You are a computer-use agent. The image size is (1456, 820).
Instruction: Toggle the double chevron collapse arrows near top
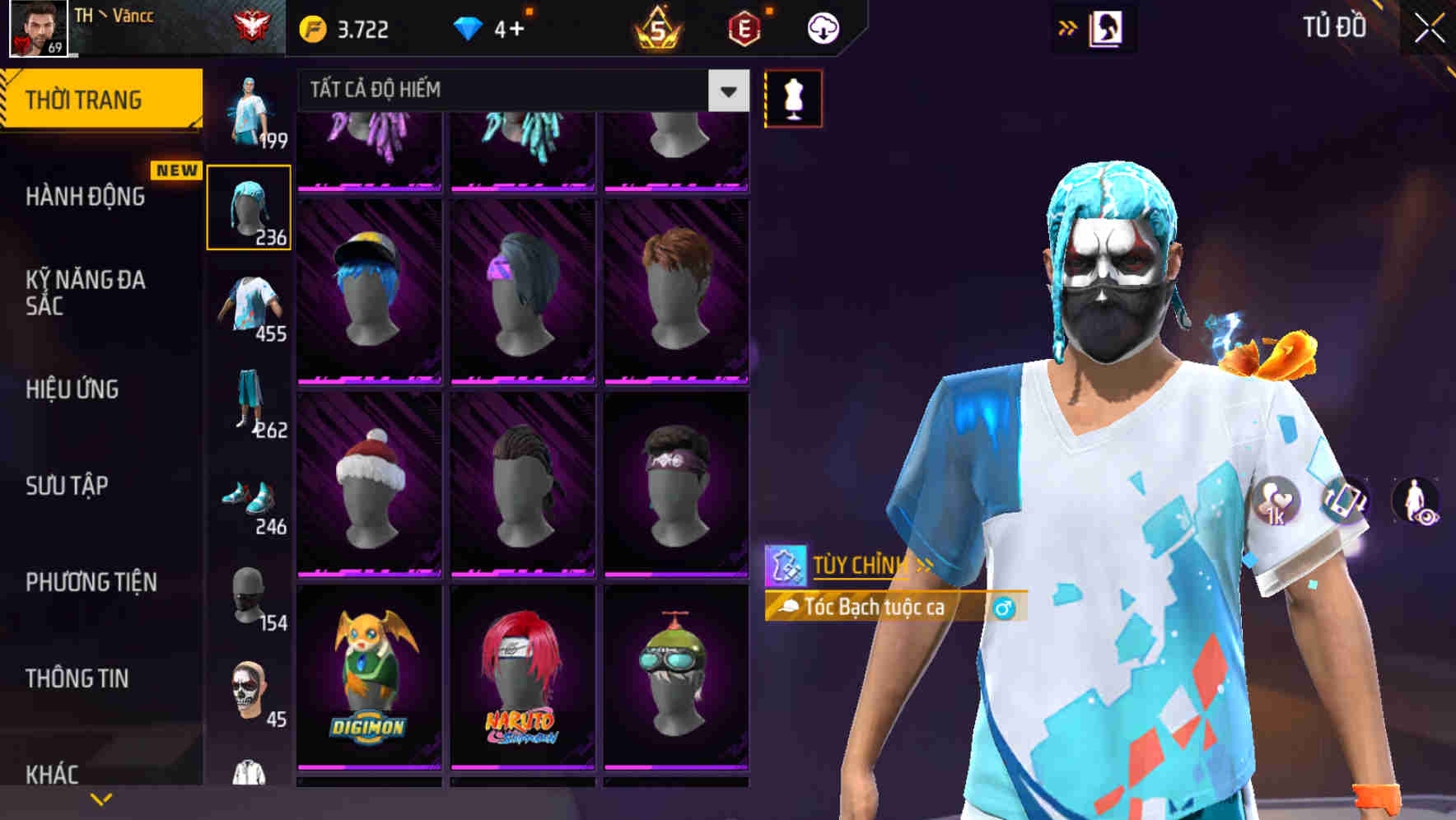click(x=1068, y=26)
